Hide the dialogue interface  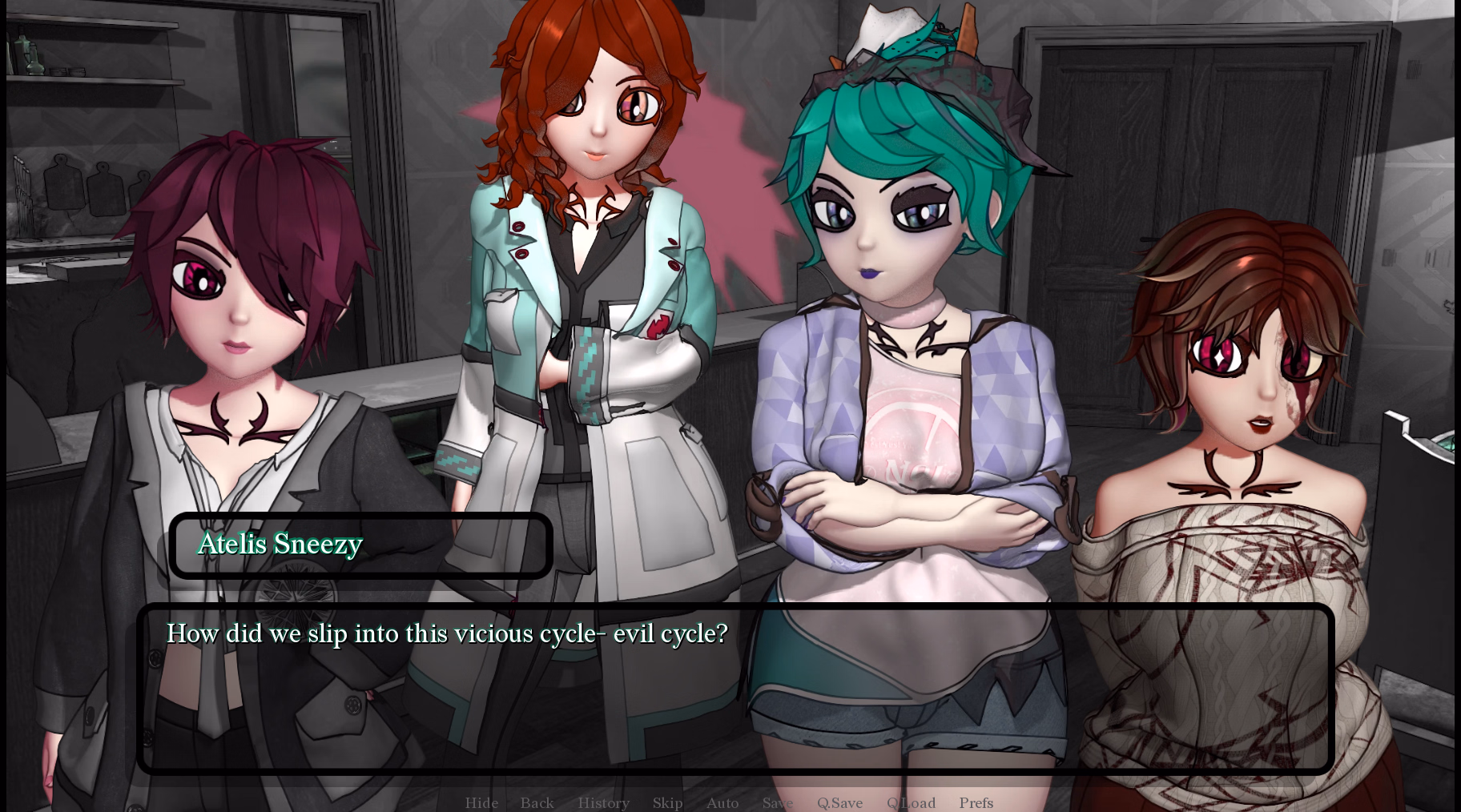[x=481, y=802]
